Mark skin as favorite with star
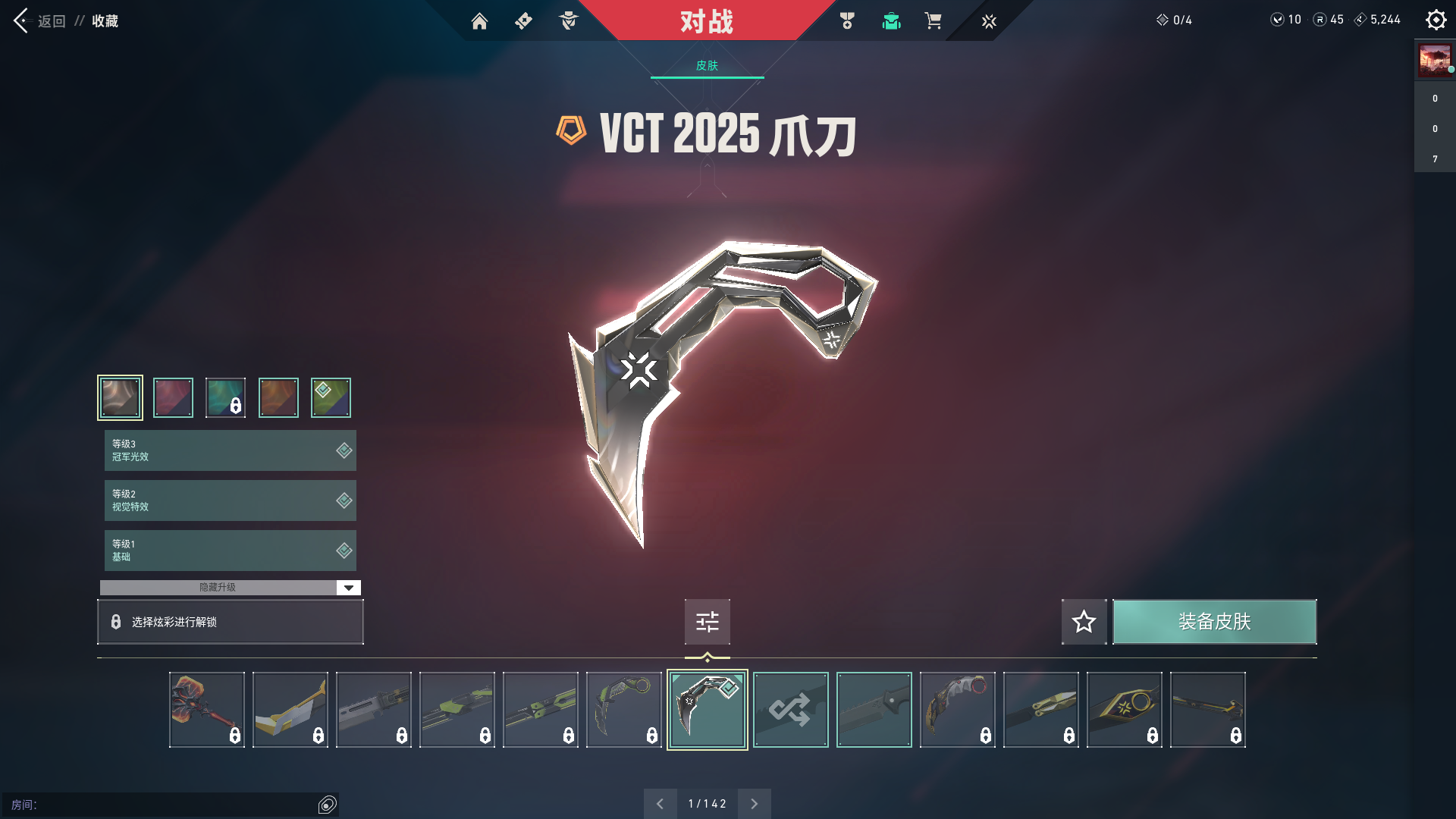Viewport: 1456px width, 819px height. pyautogui.click(x=1084, y=622)
